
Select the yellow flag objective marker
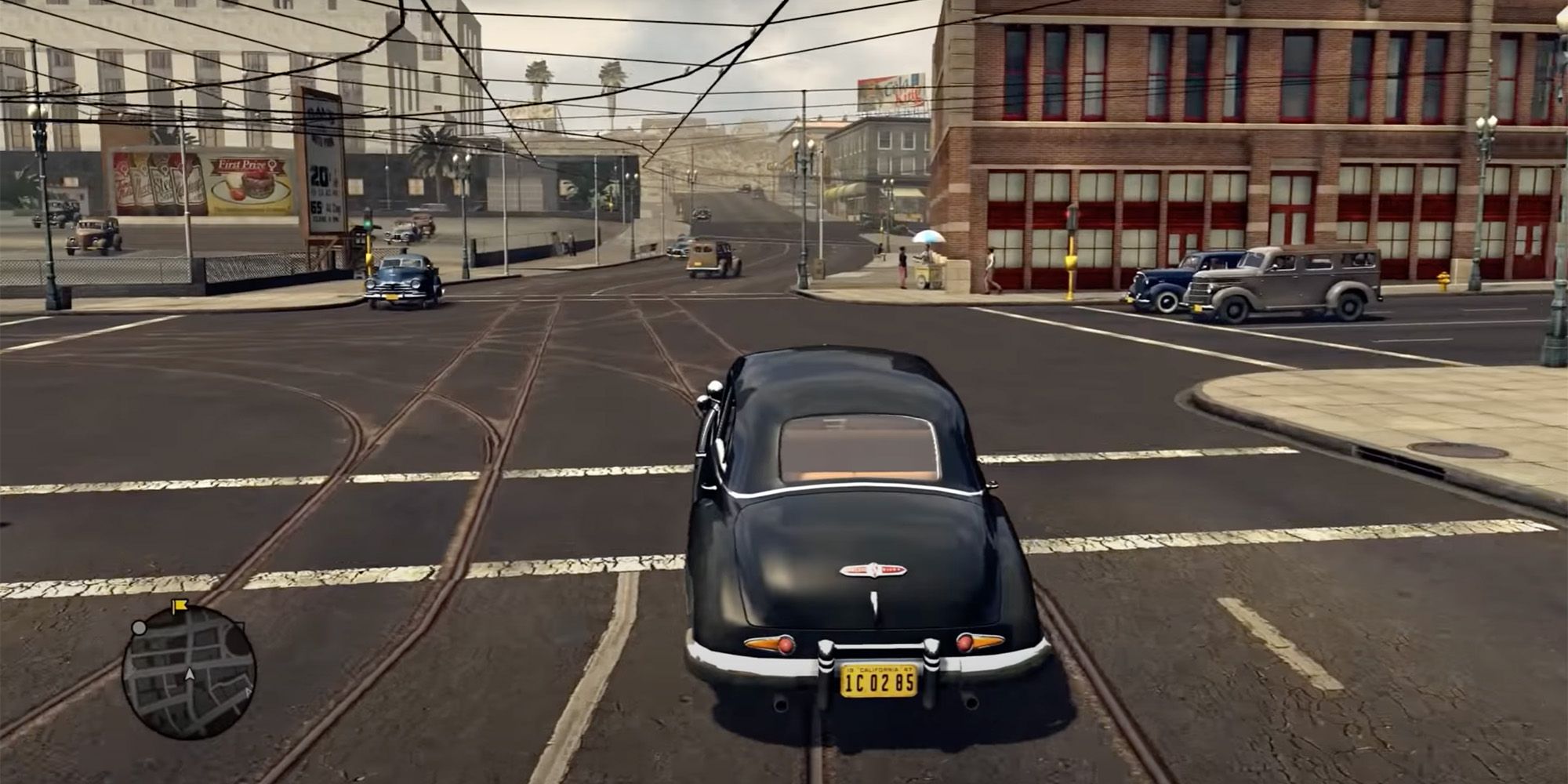pos(180,606)
